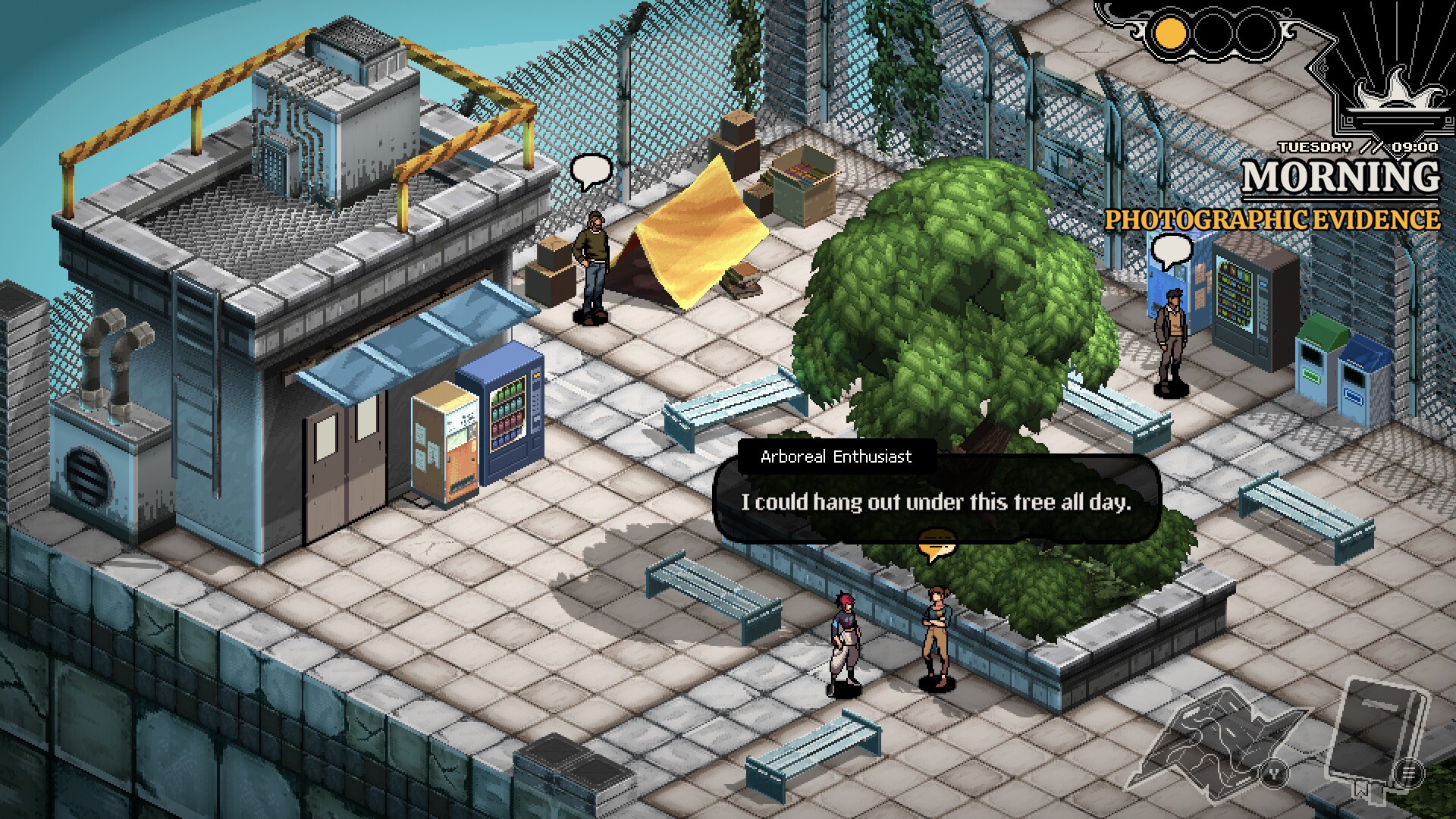The height and width of the screenshot is (819, 1456).
Task: Toggle the third empty time-of-day circle
Action: [1256, 34]
